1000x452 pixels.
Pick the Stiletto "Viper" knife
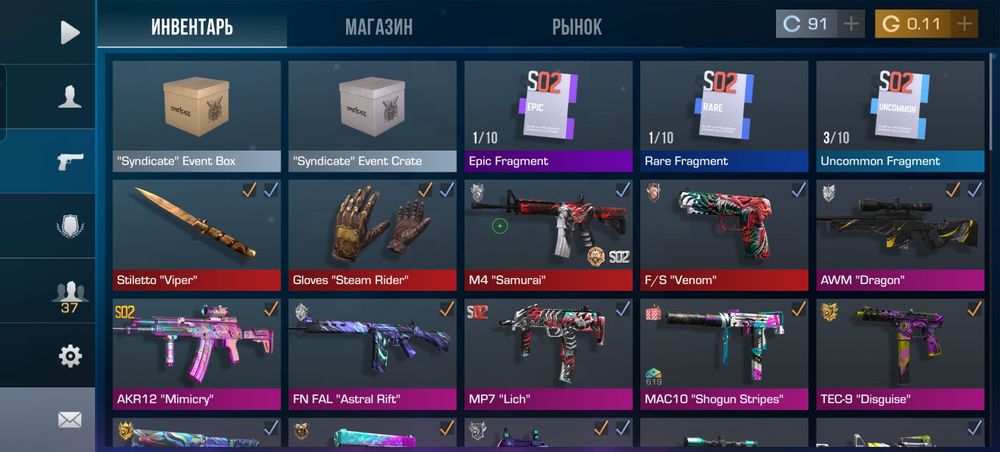tap(197, 234)
